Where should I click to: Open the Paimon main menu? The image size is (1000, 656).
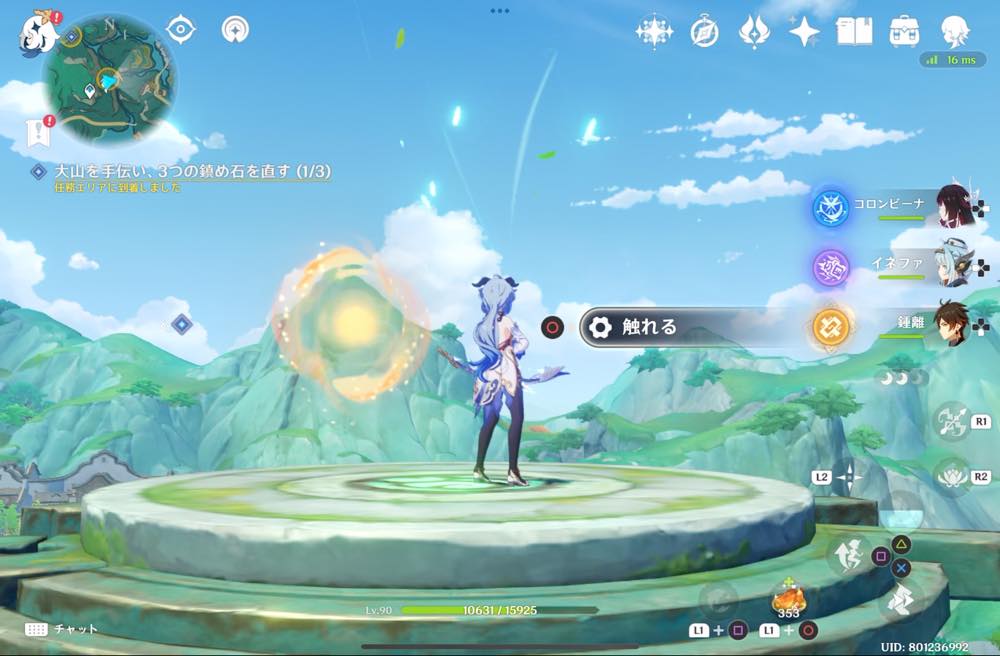[x=39, y=33]
